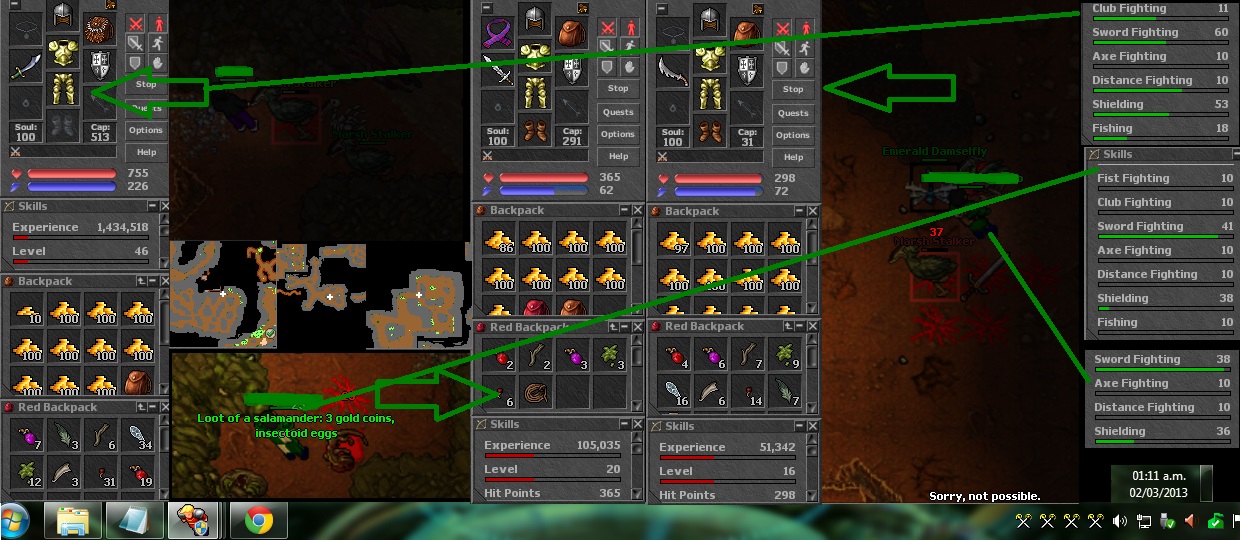Click the fur backpack equipment slot
The image size is (1240, 540).
(97, 28)
